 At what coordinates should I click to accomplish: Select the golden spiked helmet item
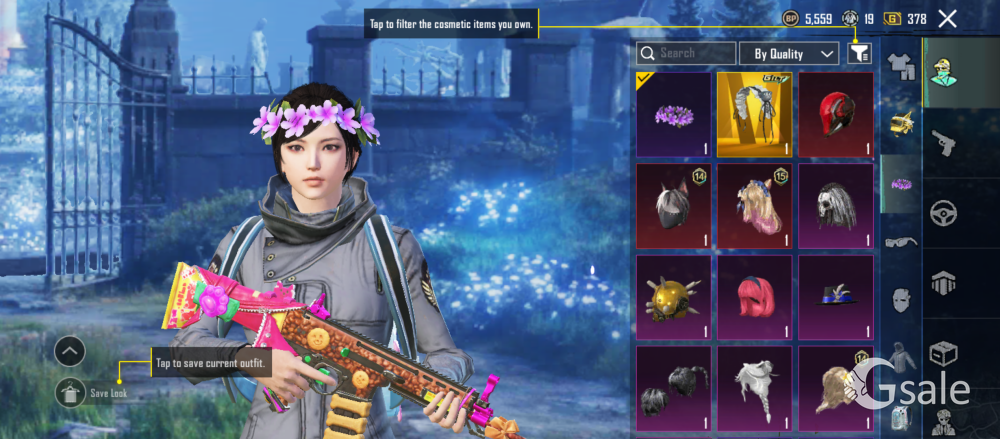pyautogui.click(x=673, y=297)
